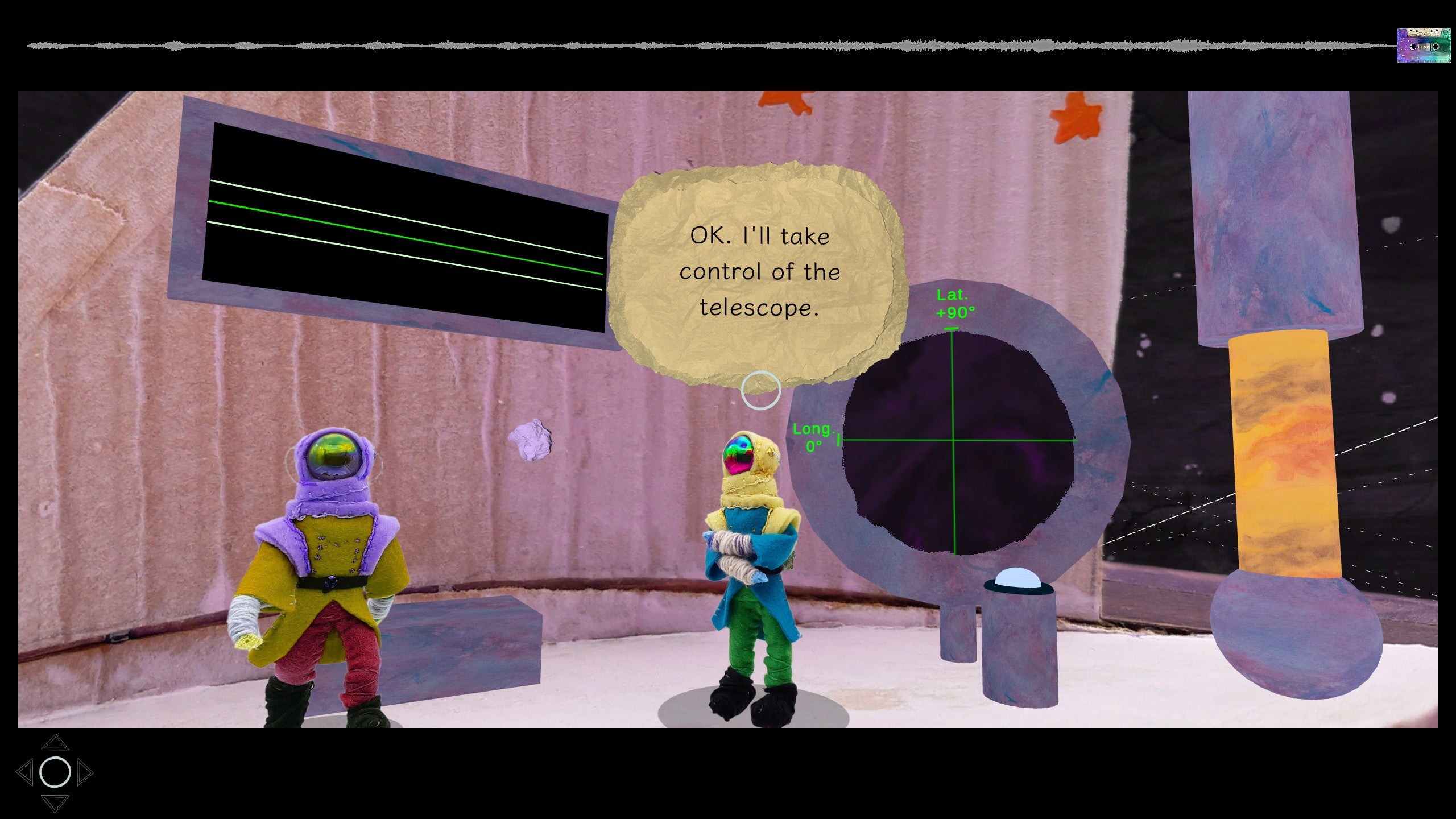Viewport: 1456px width, 819px height.
Task: Click the left arrow of the navigation pad
Action: [x=27, y=772]
